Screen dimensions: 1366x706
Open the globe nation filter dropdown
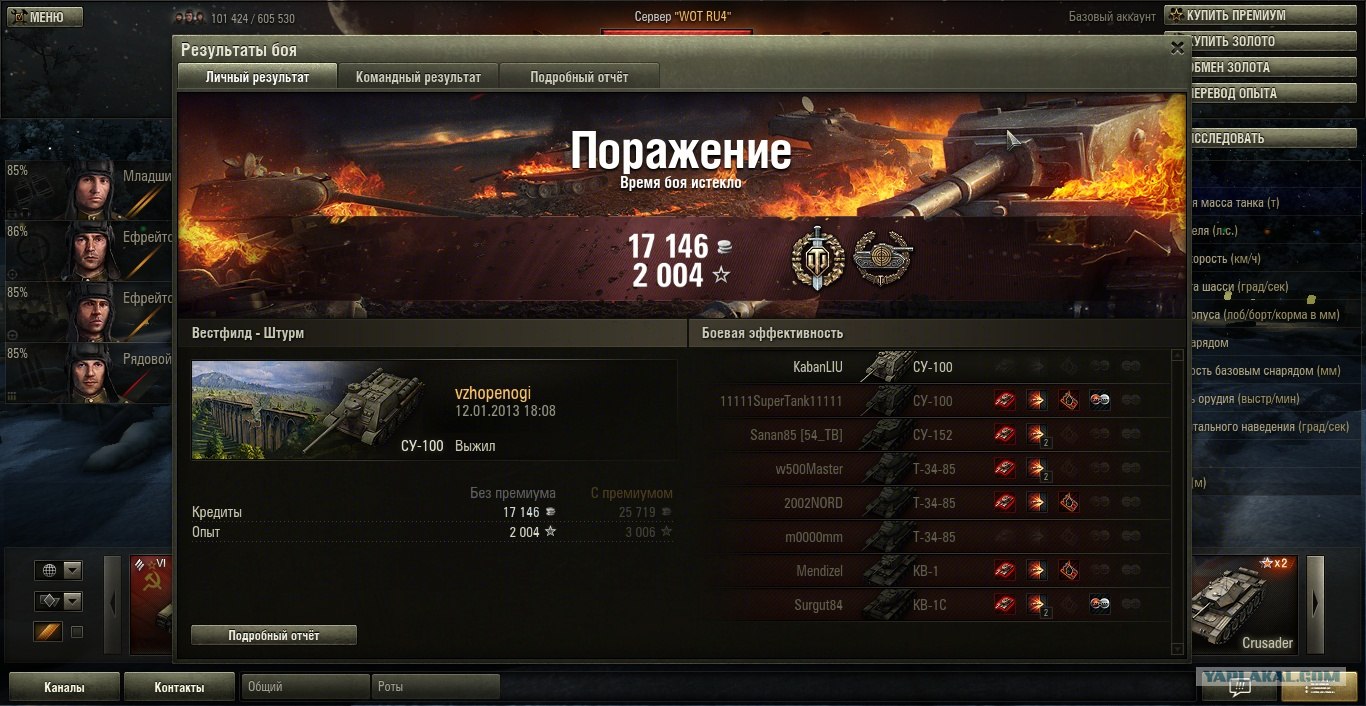click(58, 570)
